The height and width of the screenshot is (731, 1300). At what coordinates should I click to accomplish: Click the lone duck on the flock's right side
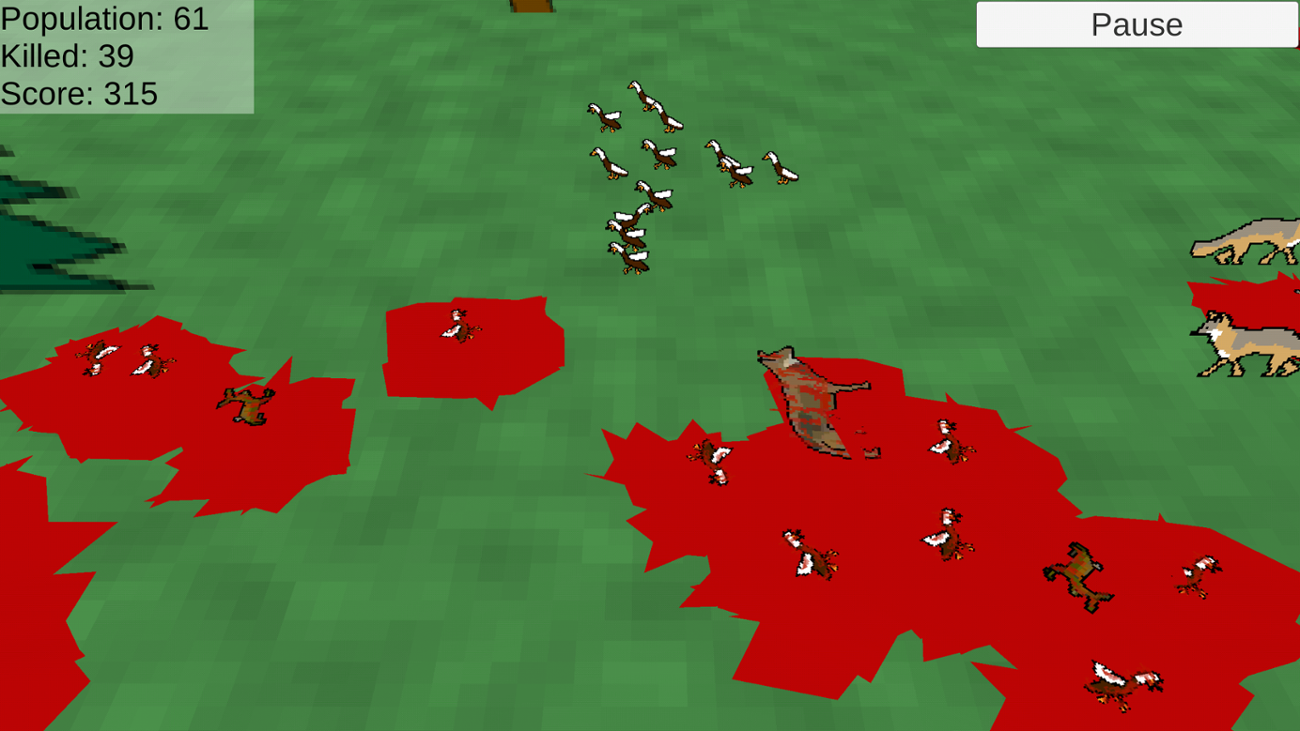point(782,166)
